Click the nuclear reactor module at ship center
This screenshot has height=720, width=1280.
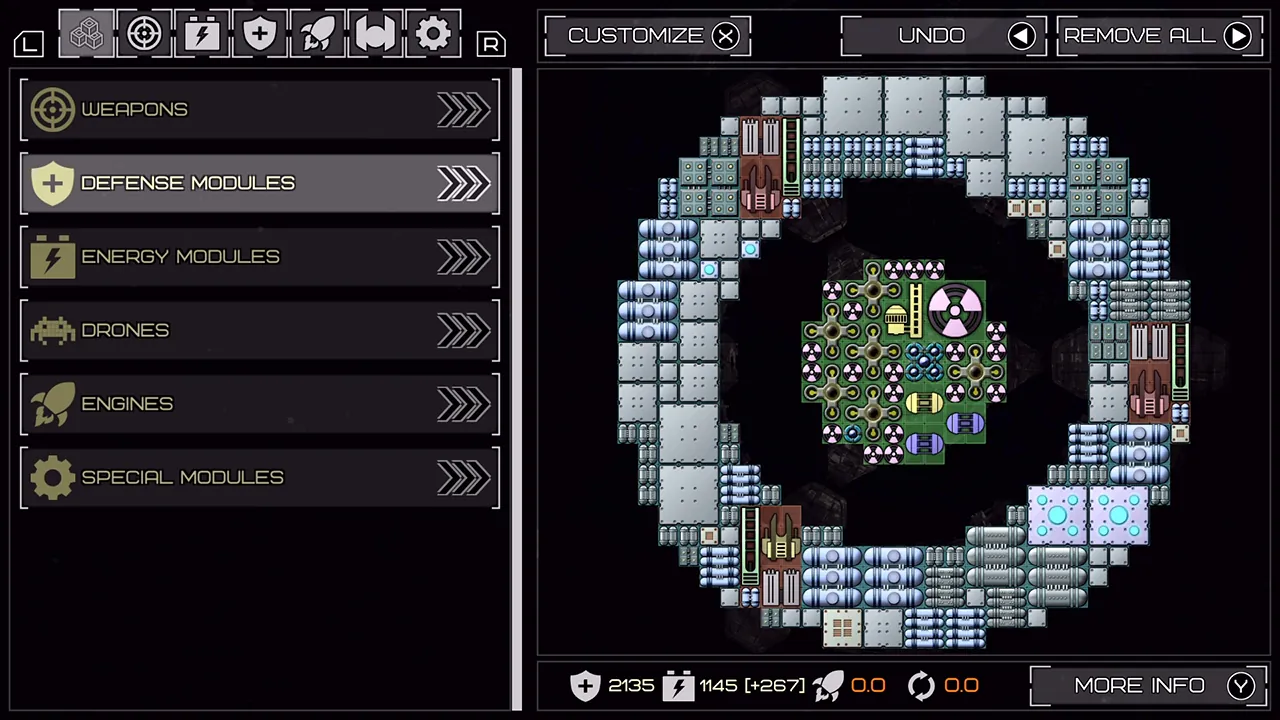[x=955, y=310]
